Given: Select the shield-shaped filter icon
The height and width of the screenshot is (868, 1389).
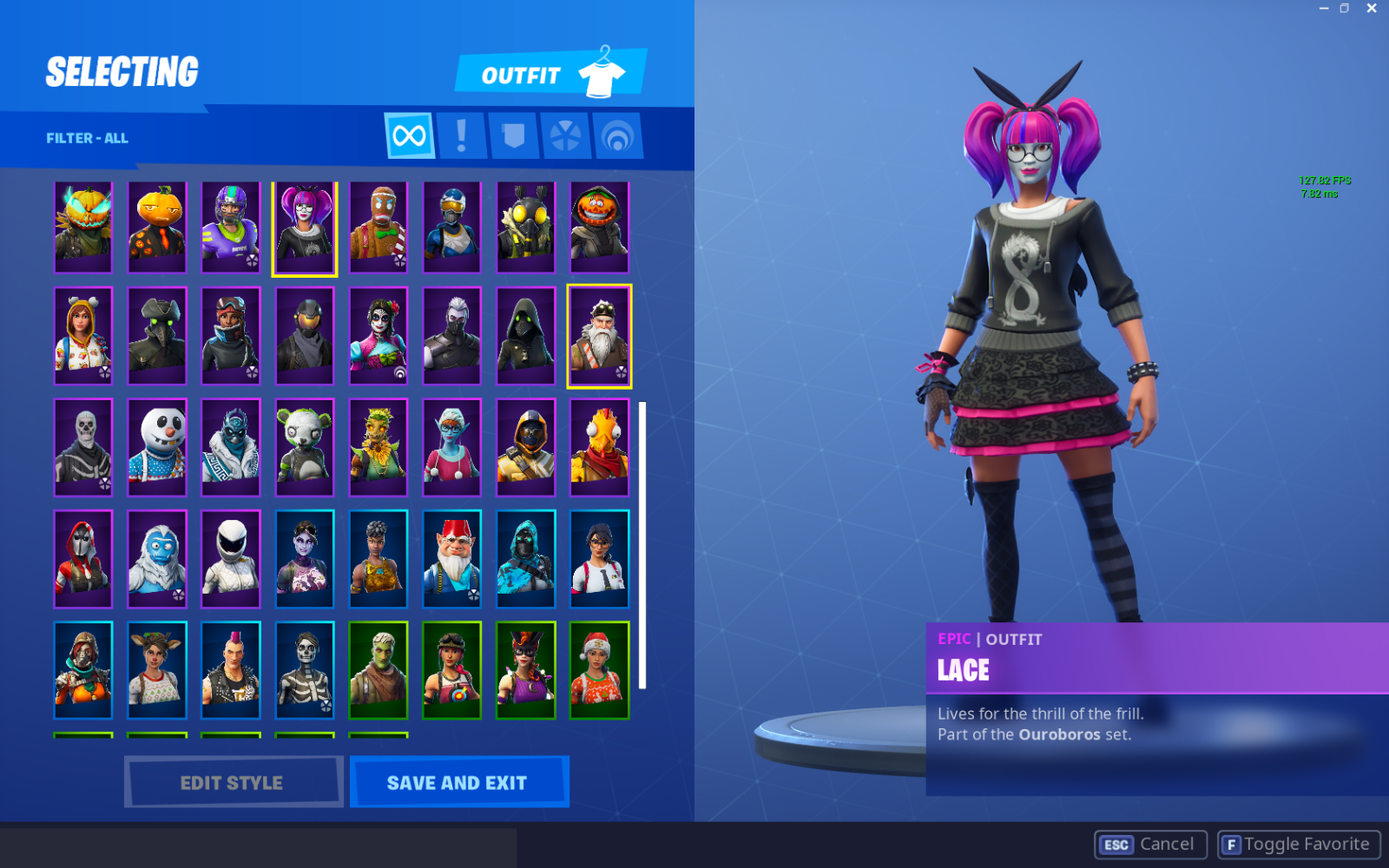Looking at the screenshot, I should click(514, 135).
